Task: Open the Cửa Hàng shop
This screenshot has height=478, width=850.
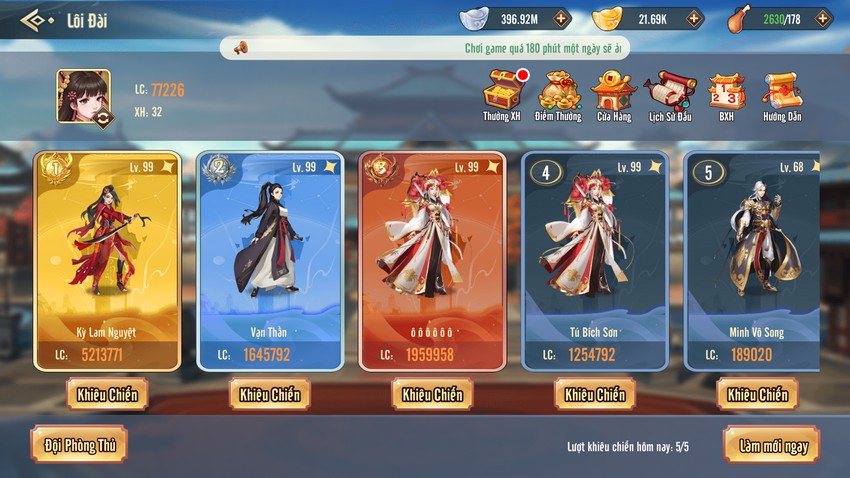Action: pos(613,92)
